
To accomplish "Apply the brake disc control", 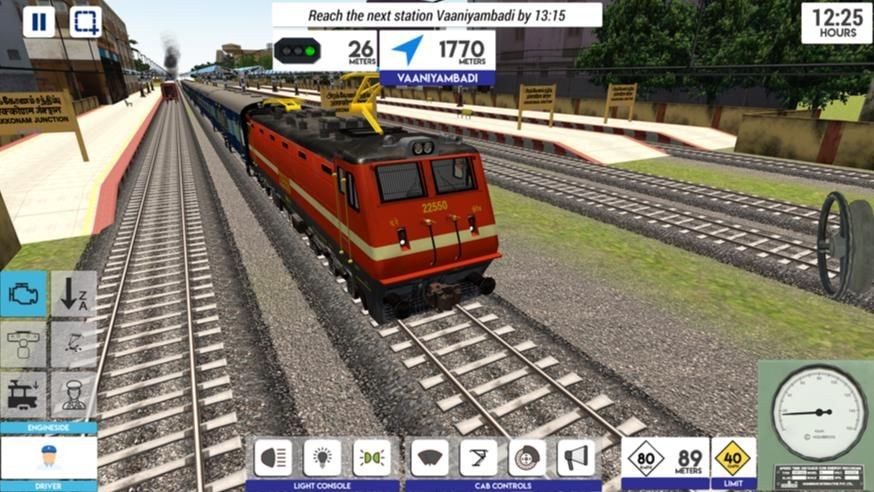I will 527,457.
